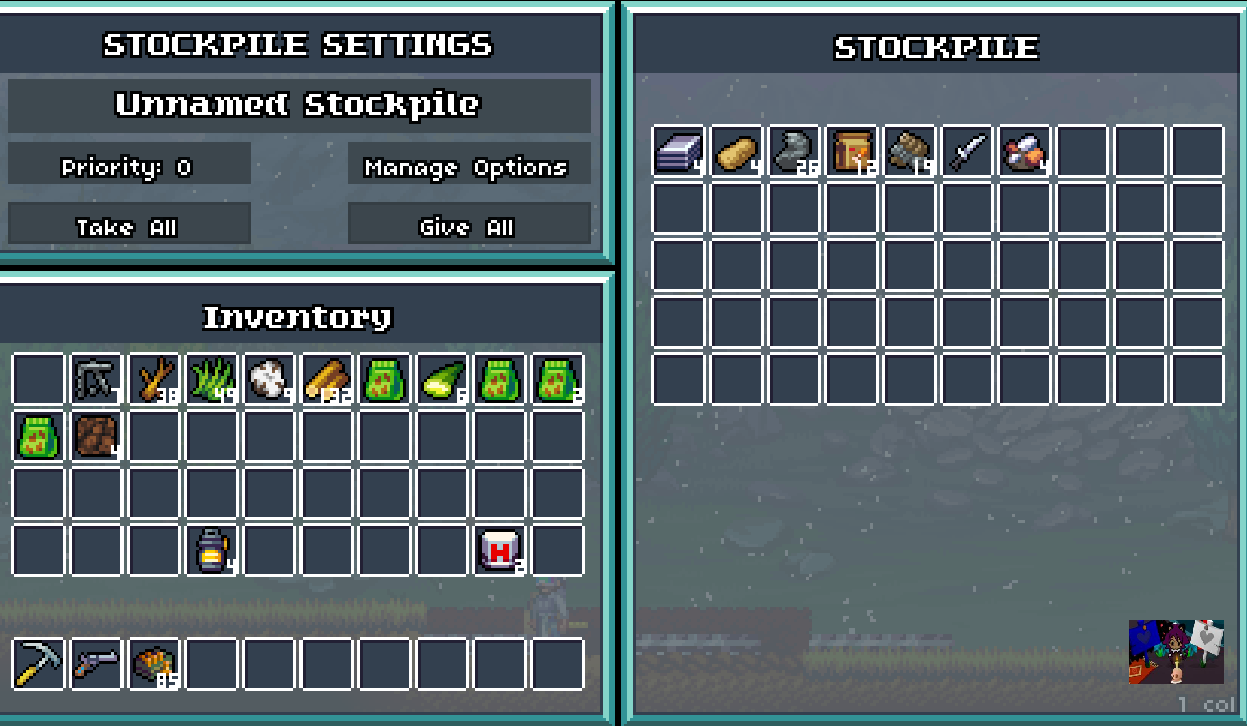The width and height of the screenshot is (1247, 726).
Task: Take the brown paper bag from stockpile
Action: pos(852,151)
